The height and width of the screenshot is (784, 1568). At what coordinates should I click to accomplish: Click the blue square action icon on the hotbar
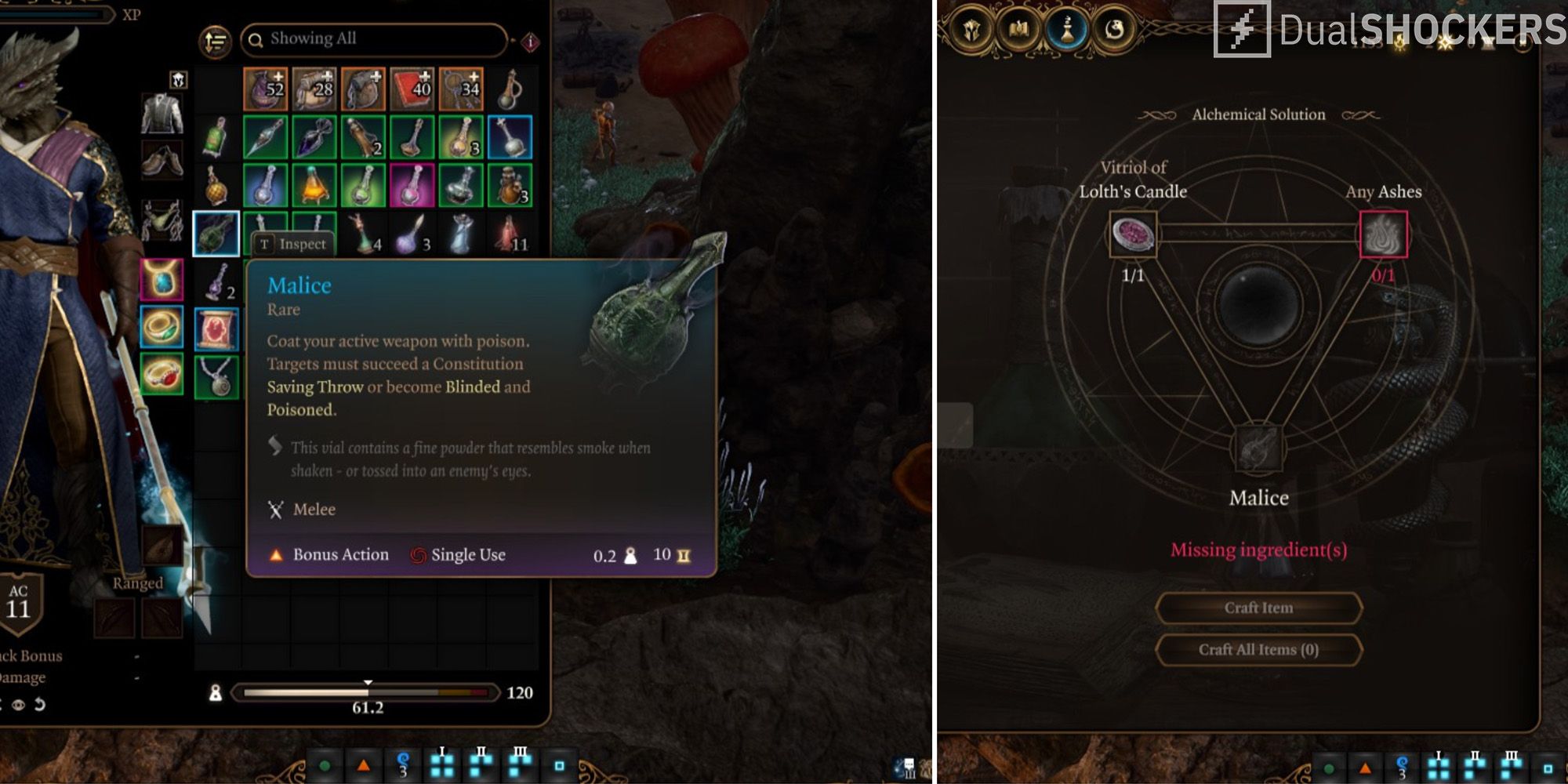point(561,766)
